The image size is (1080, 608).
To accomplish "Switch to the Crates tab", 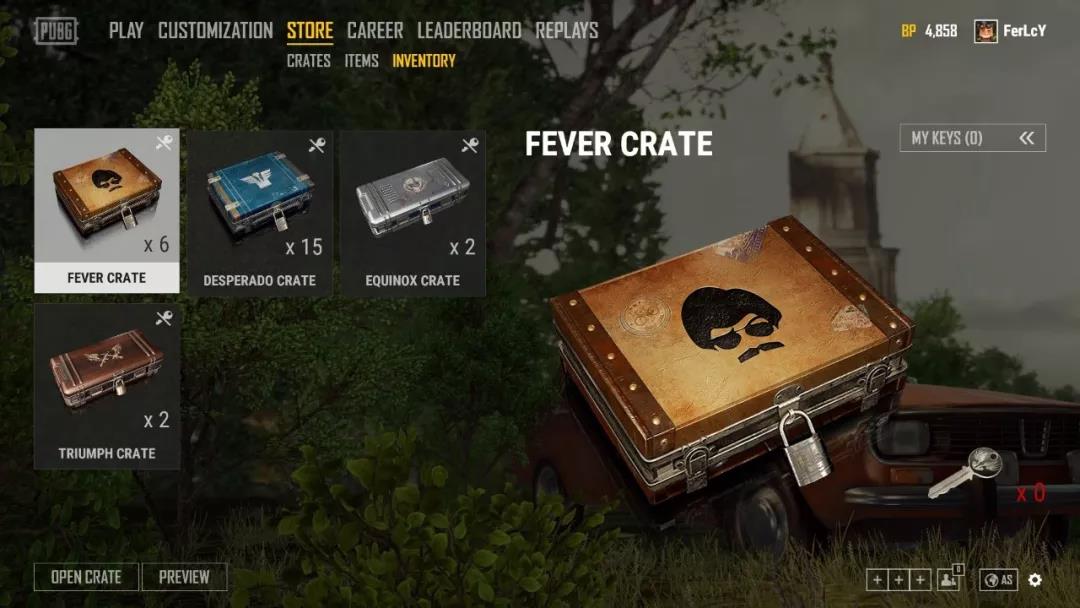I will coord(308,61).
